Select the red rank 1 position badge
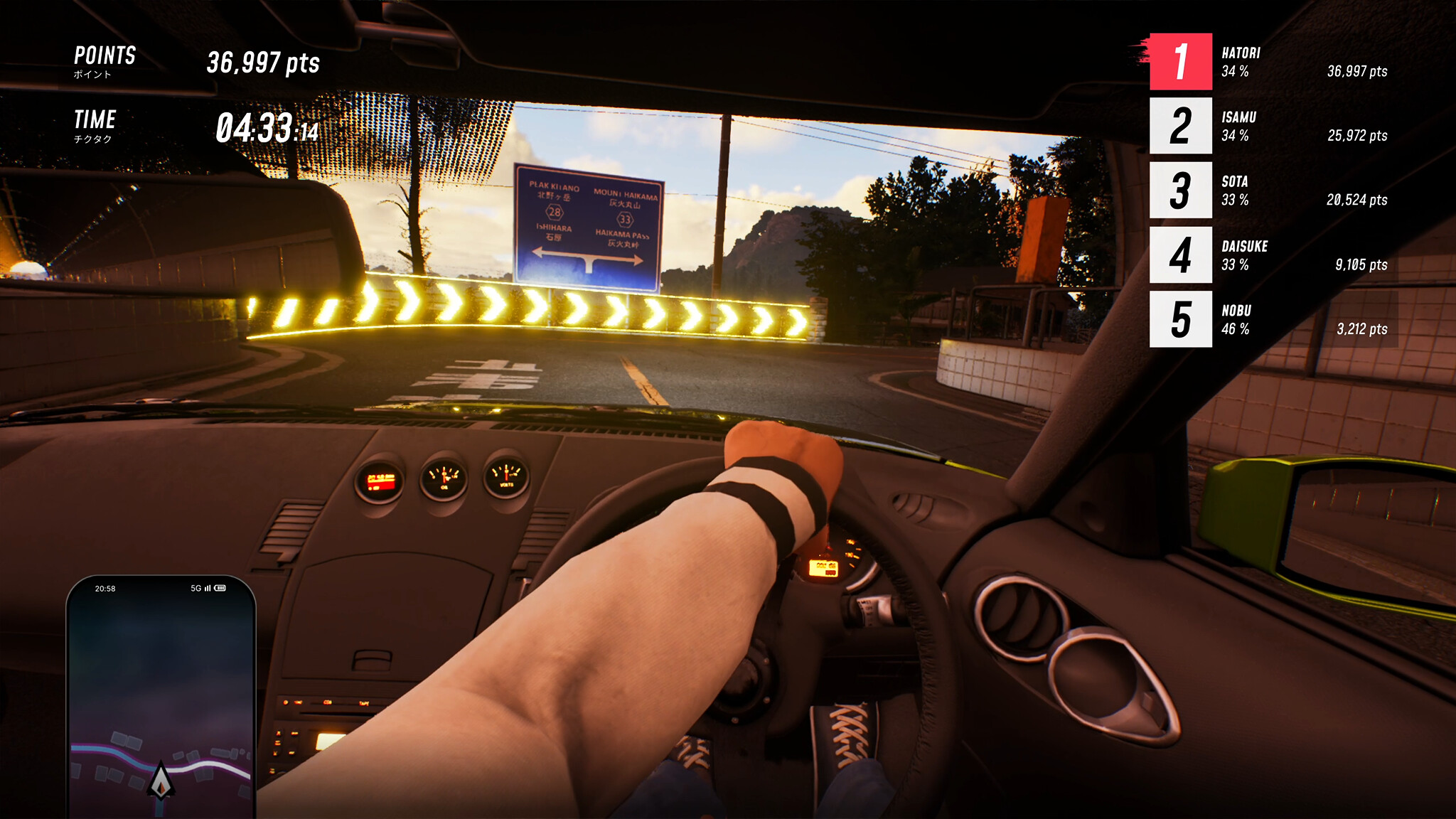1456x819 pixels. pyautogui.click(x=1180, y=60)
